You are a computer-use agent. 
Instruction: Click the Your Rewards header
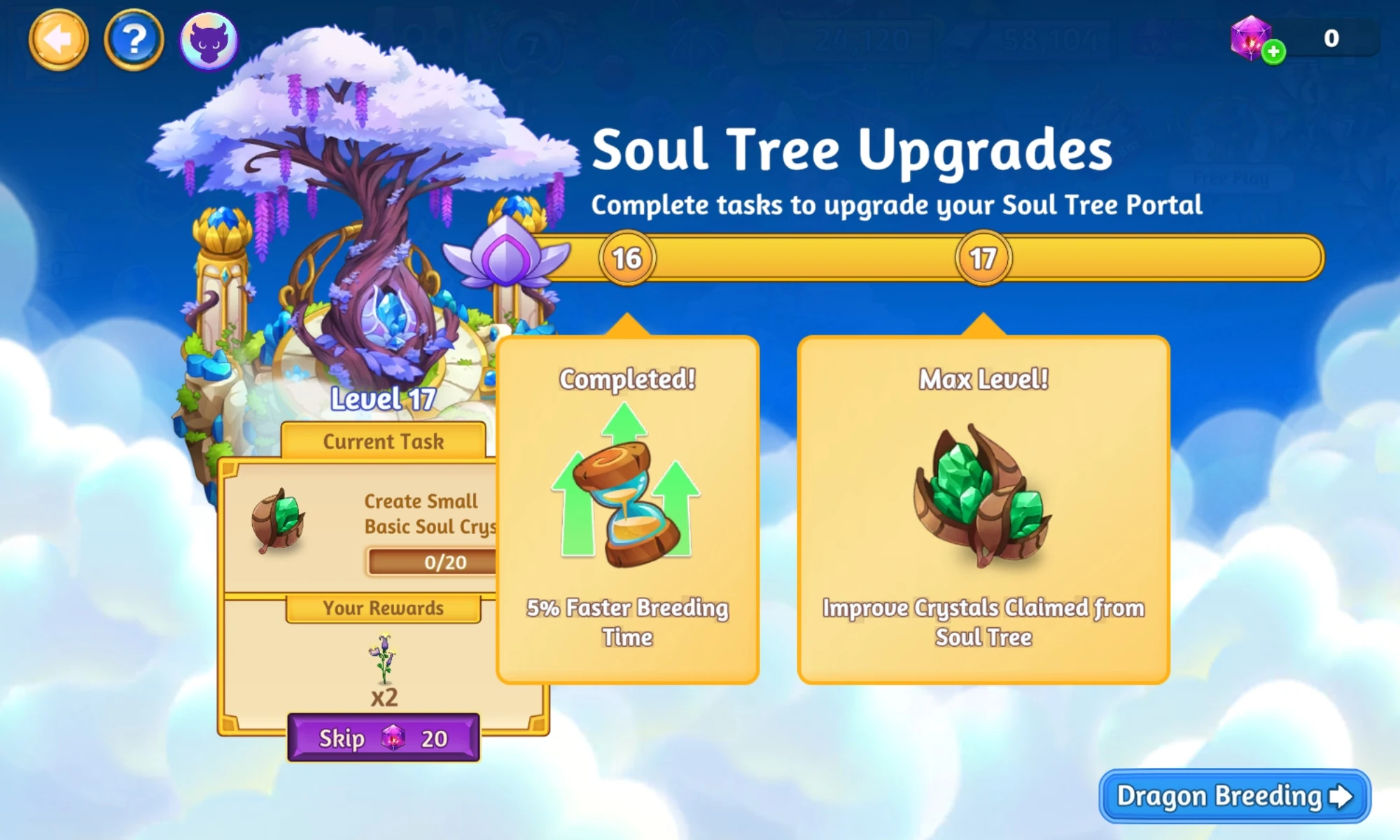(x=384, y=608)
